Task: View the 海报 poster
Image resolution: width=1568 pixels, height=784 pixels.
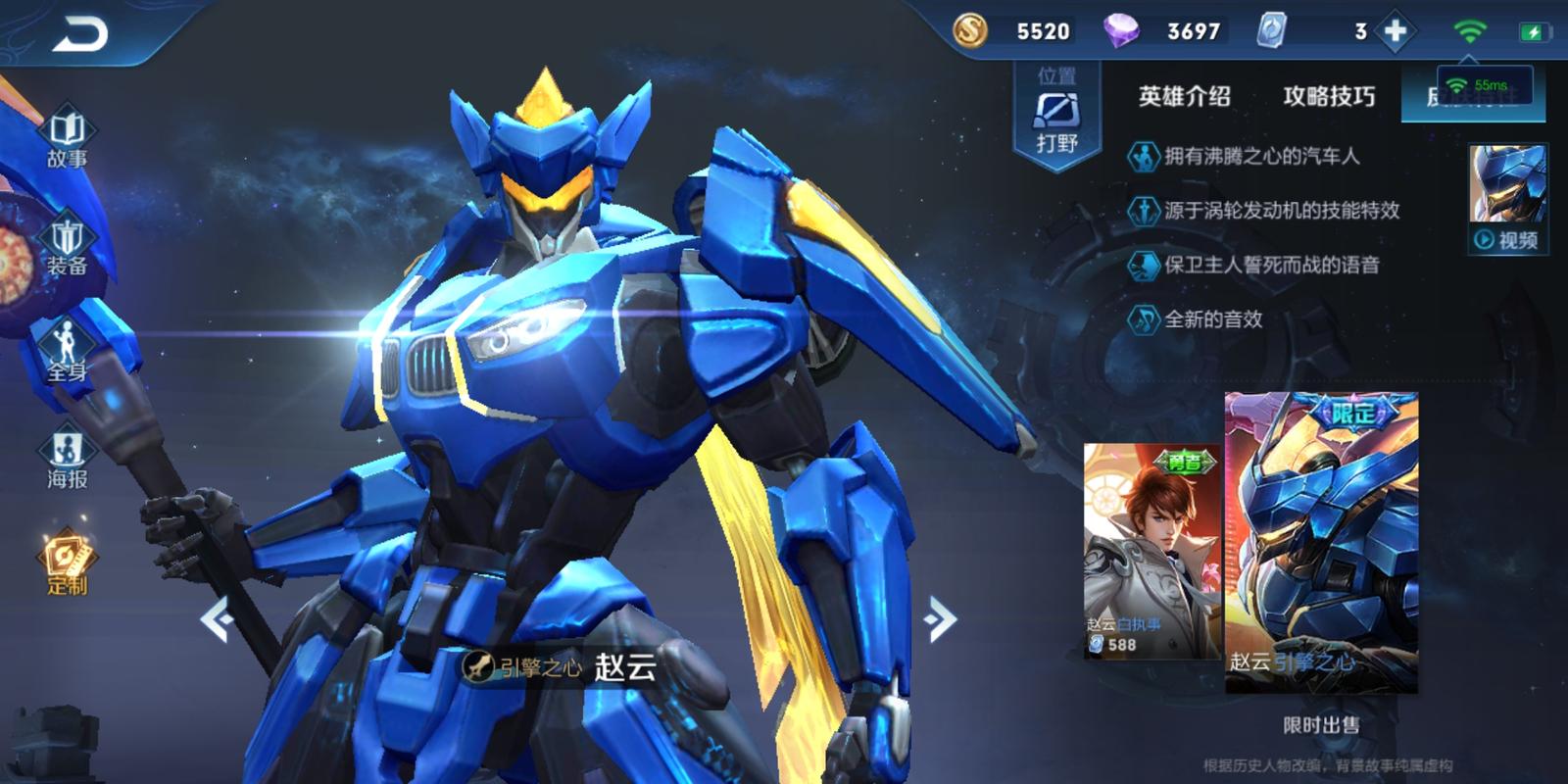Action: pos(67,460)
